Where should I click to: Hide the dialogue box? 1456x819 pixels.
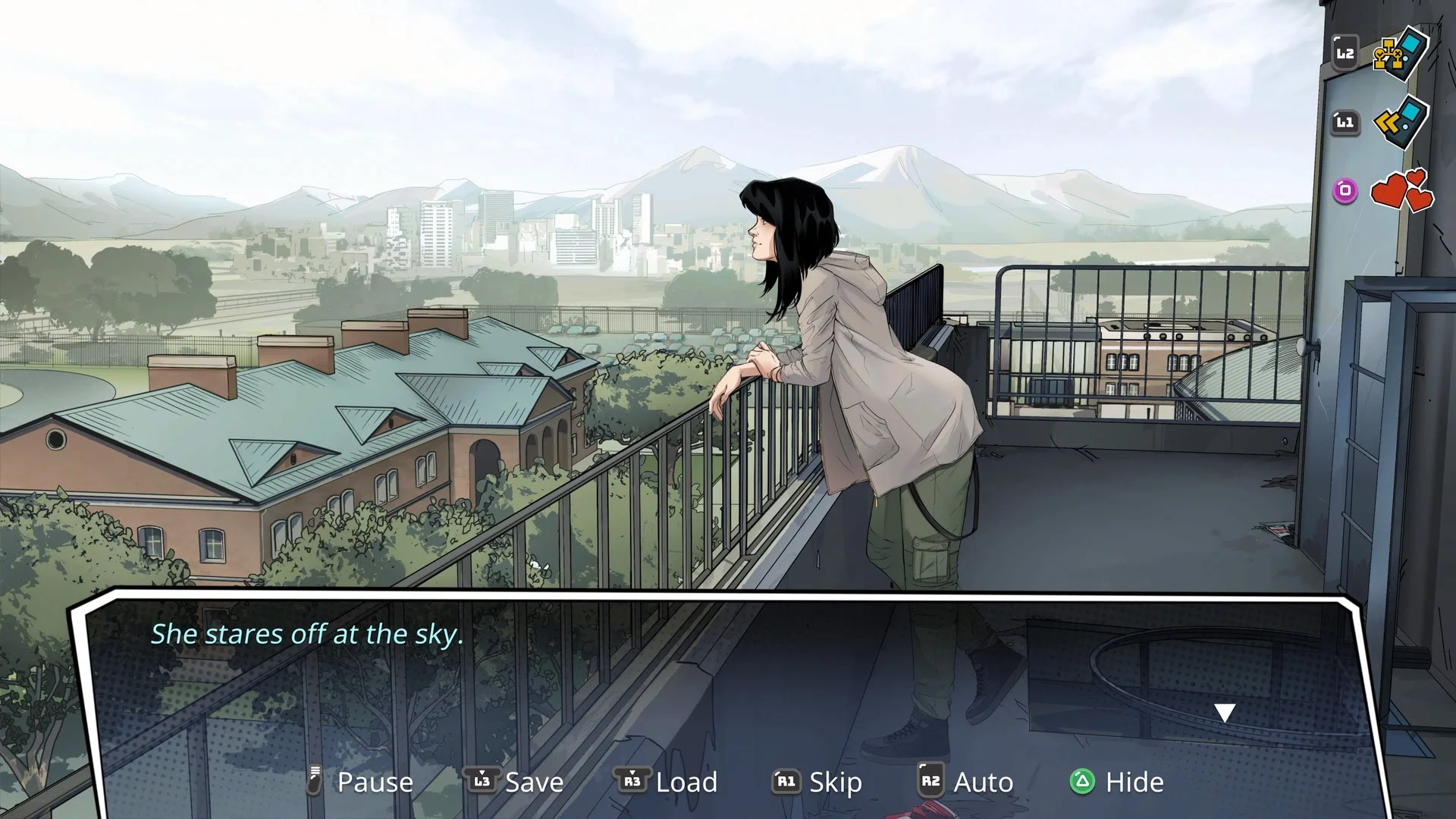coord(1117,782)
